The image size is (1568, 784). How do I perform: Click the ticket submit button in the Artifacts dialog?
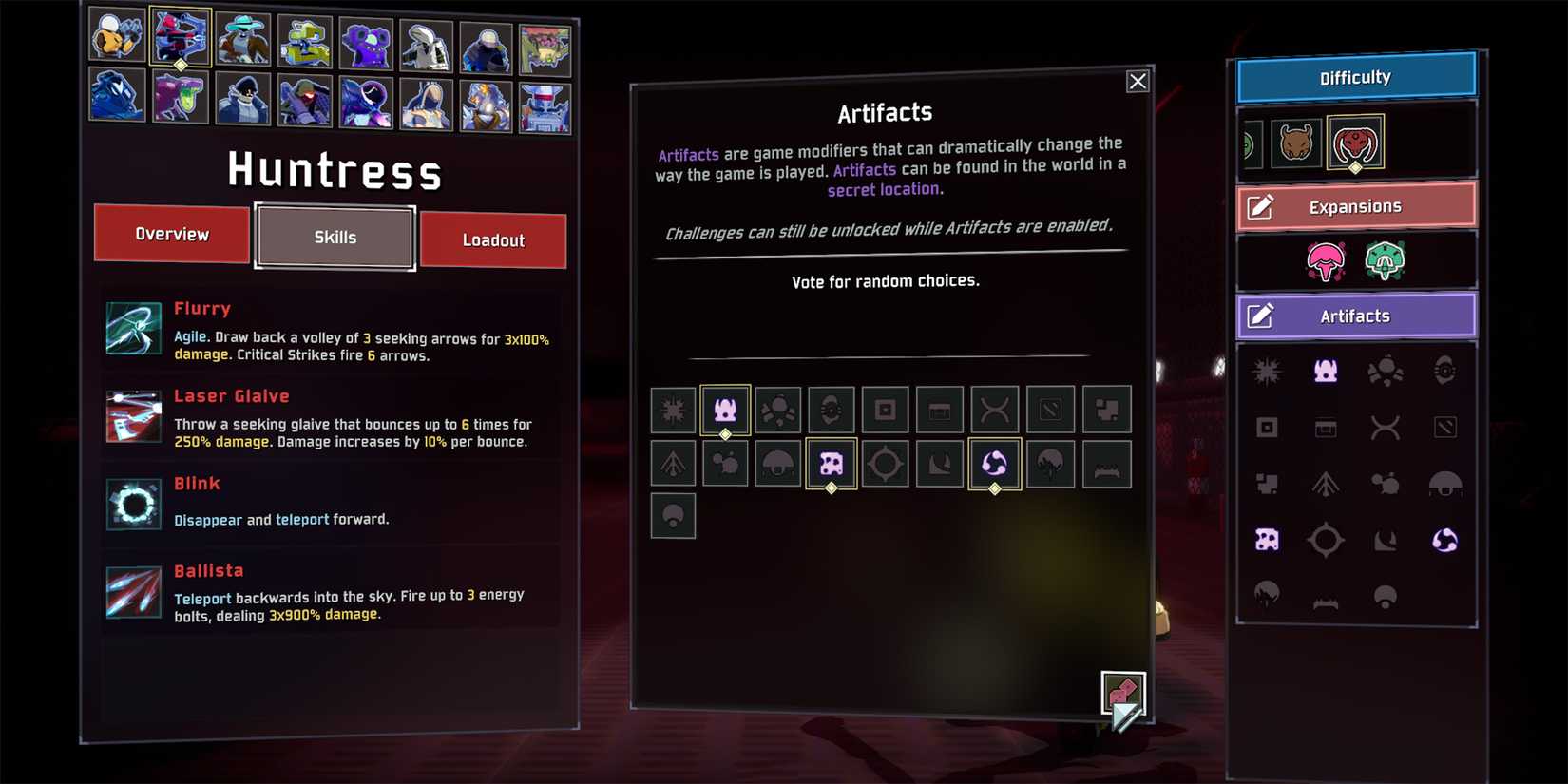coord(1123,693)
